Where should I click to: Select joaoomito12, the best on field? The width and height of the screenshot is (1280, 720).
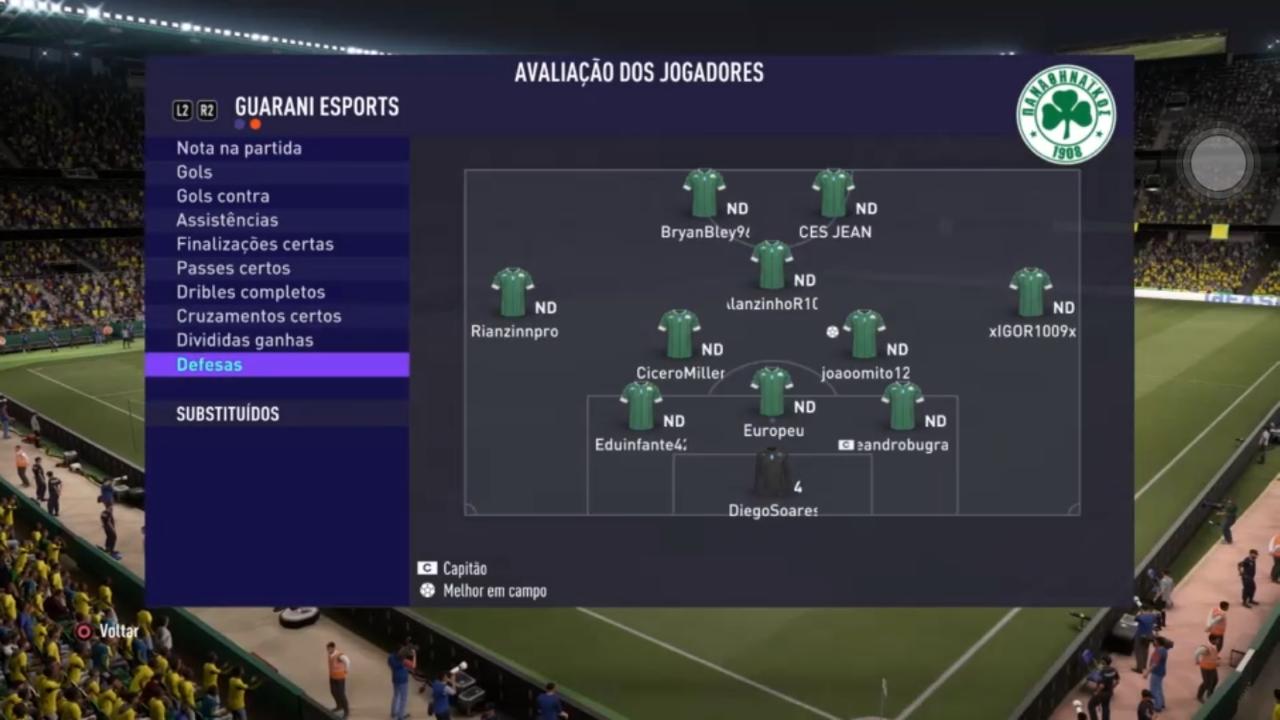864,334
